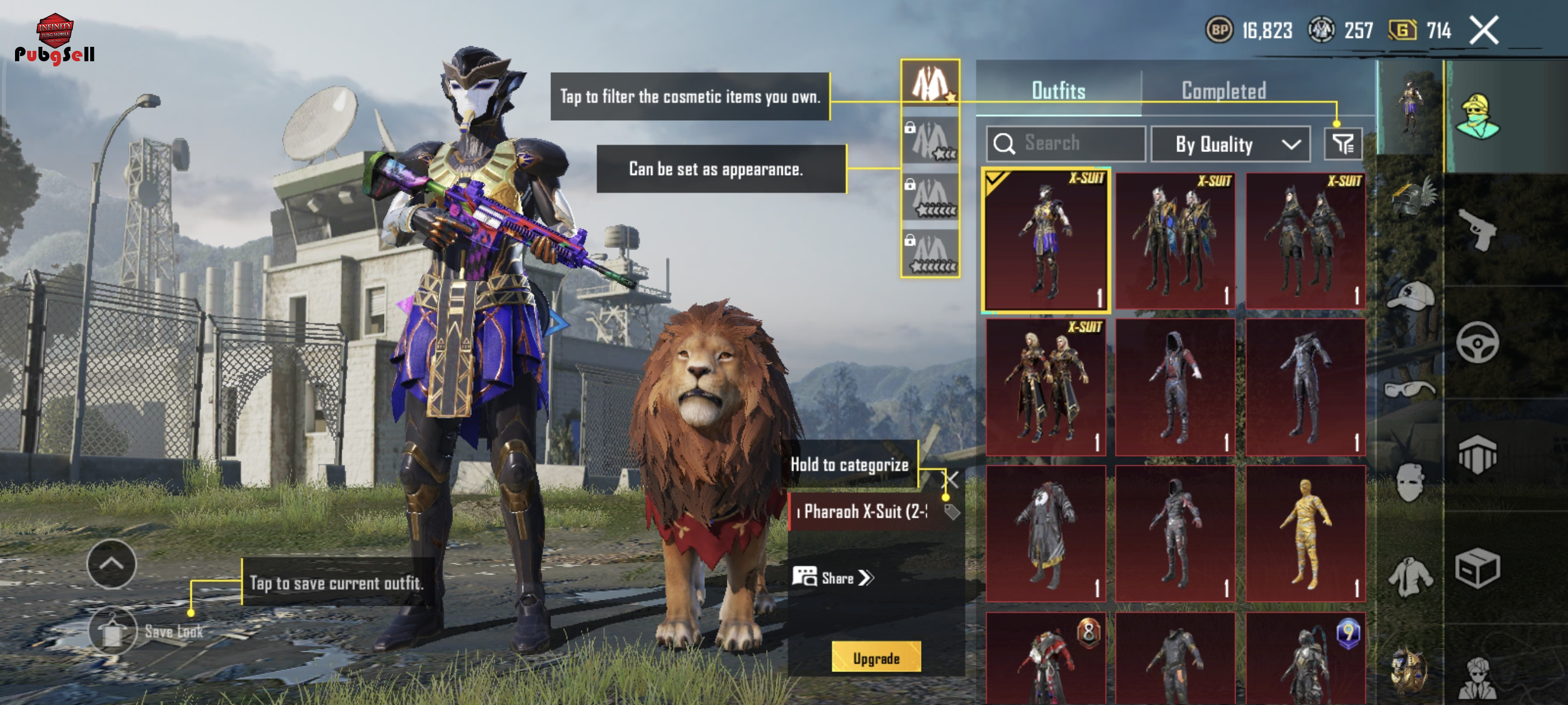Screen dimensions: 1568x705
Task: Open the sunglasses eyewear category
Action: coord(1410,389)
